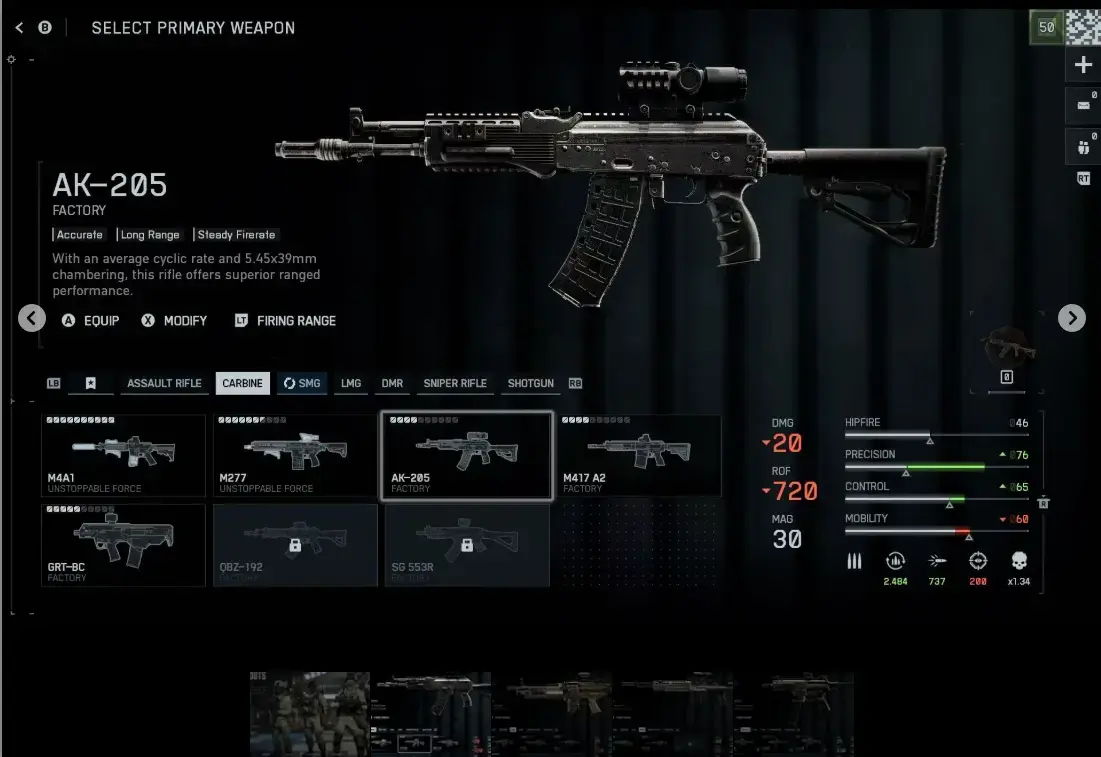Switch to the Shotgun tab
1101x757 pixels.
point(530,383)
